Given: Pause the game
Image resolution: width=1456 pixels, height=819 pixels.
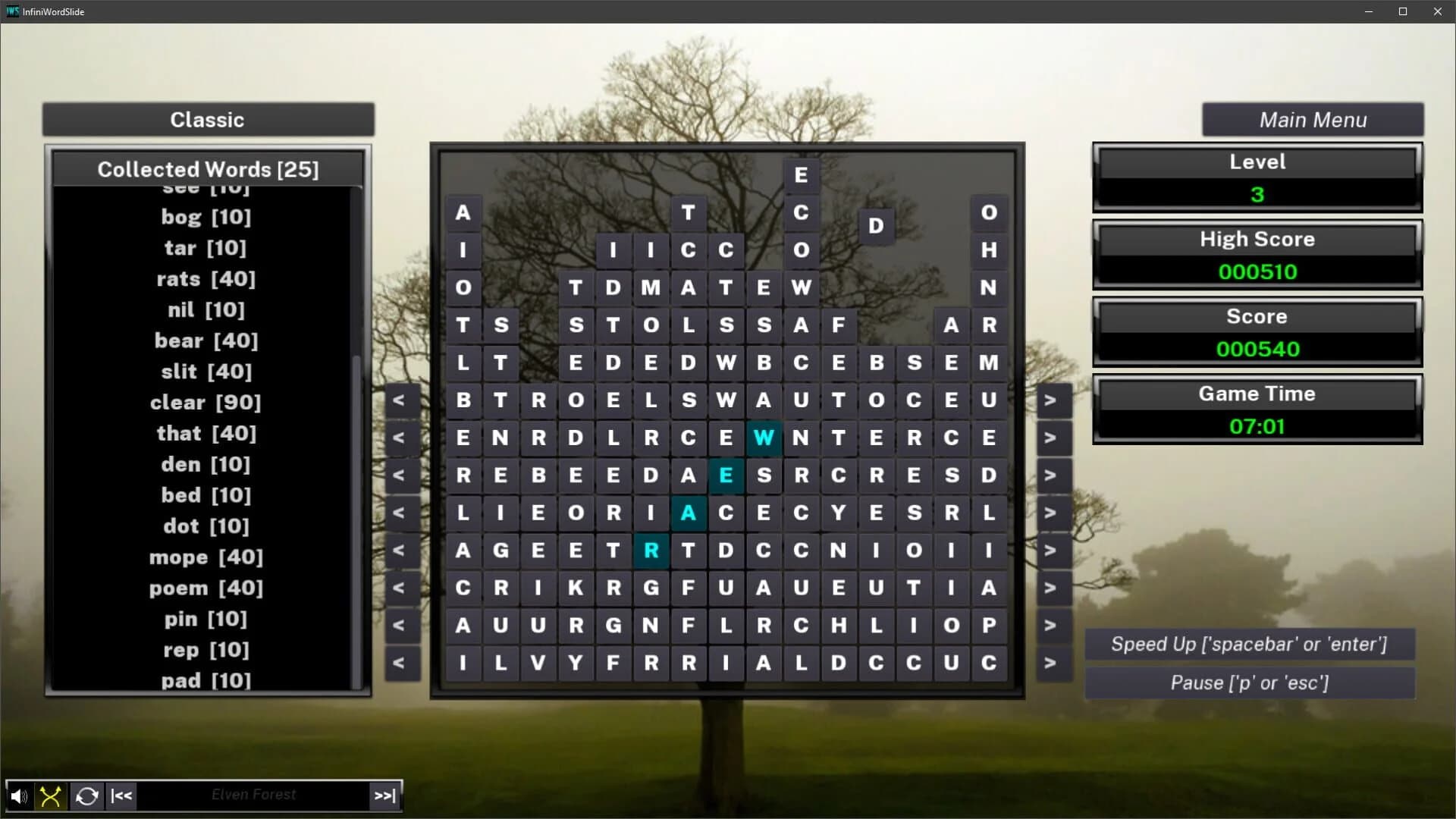Looking at the screenshot, I should (x=1250, y=682).
